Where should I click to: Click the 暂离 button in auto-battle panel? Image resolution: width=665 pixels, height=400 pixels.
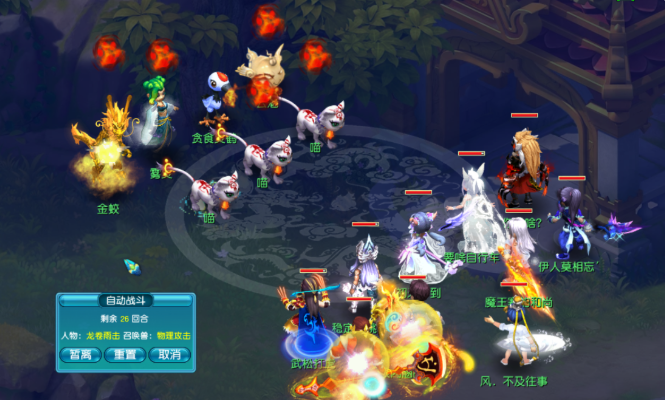[80, 354]
